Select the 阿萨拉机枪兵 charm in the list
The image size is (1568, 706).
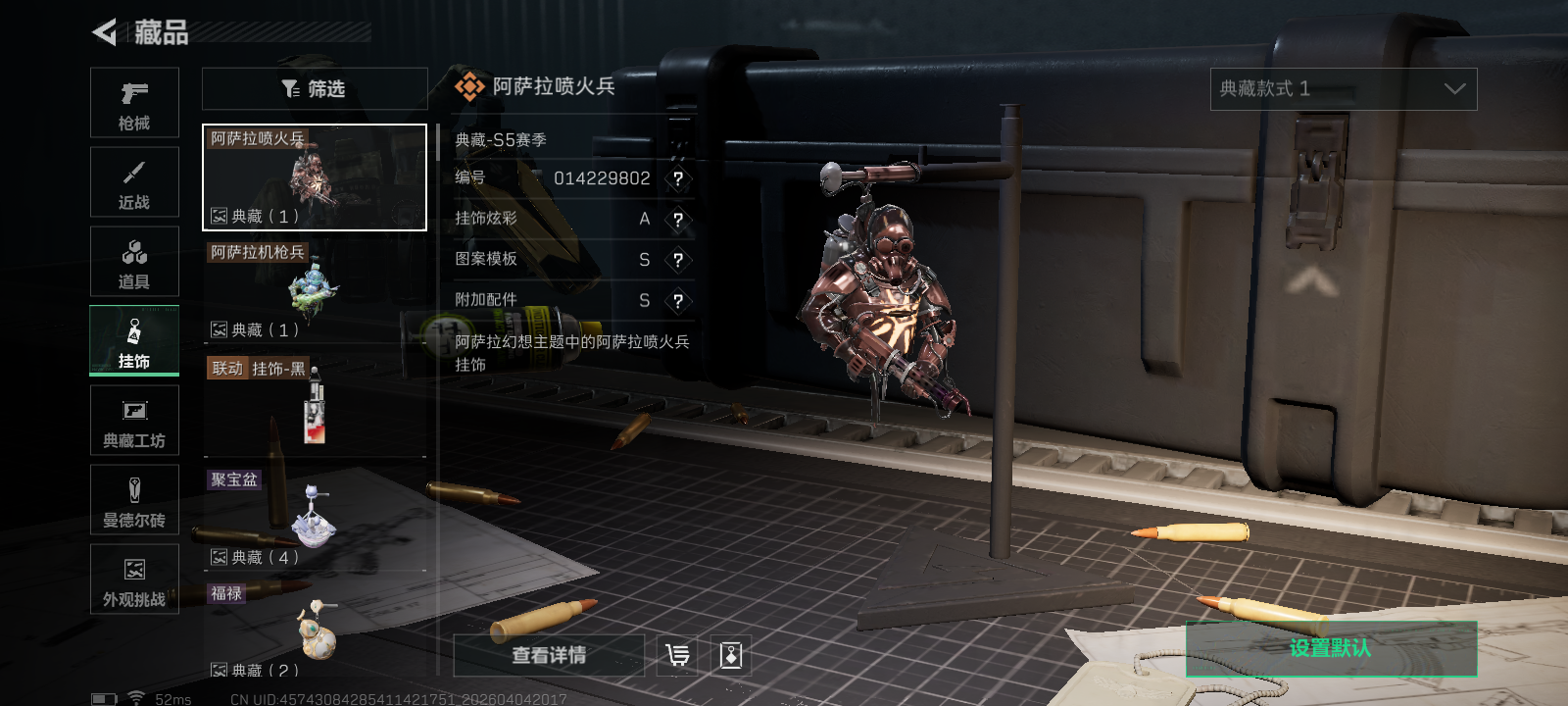(x=314, y=290)
